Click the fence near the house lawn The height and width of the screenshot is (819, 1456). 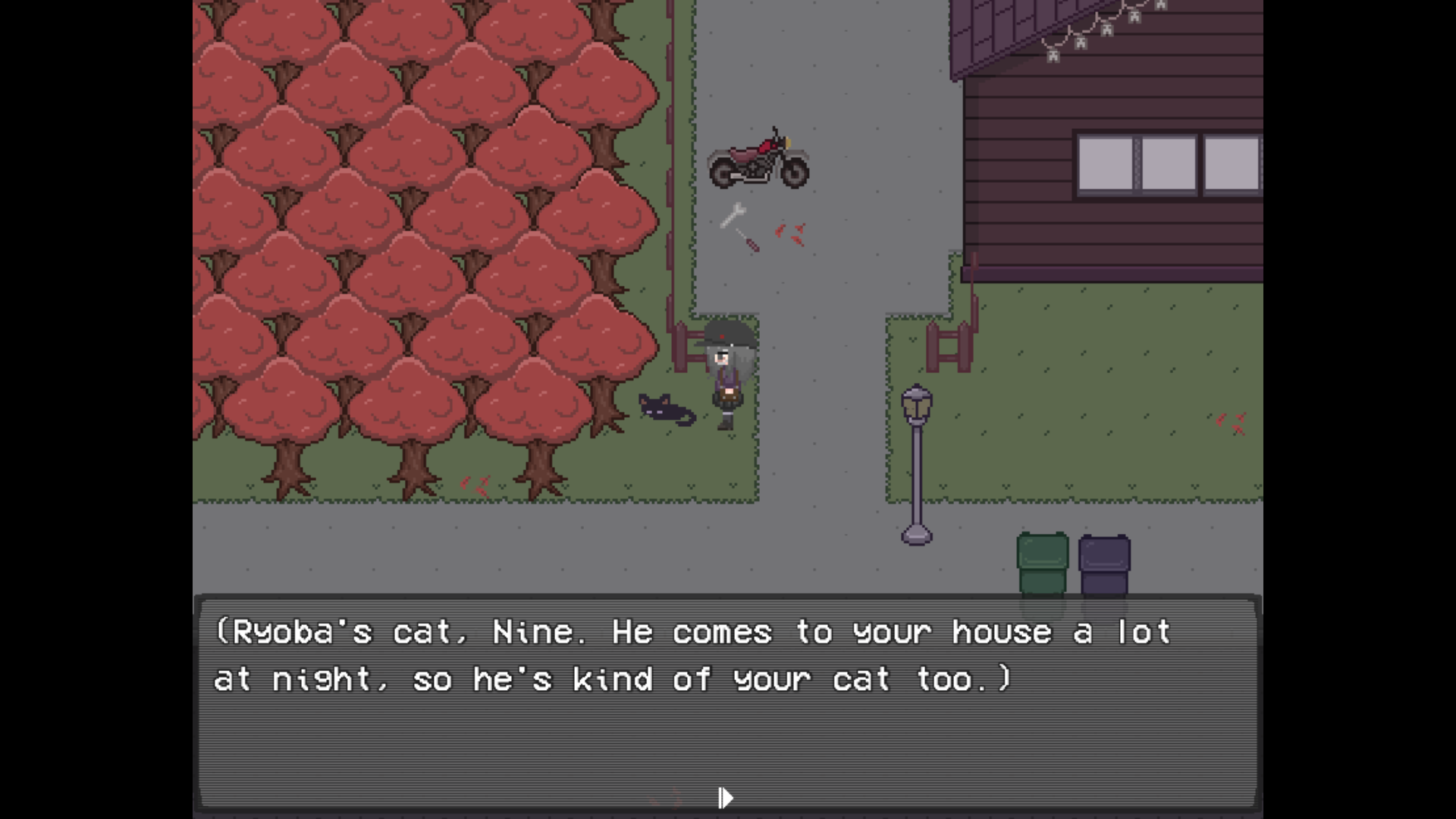click(947, 349)
